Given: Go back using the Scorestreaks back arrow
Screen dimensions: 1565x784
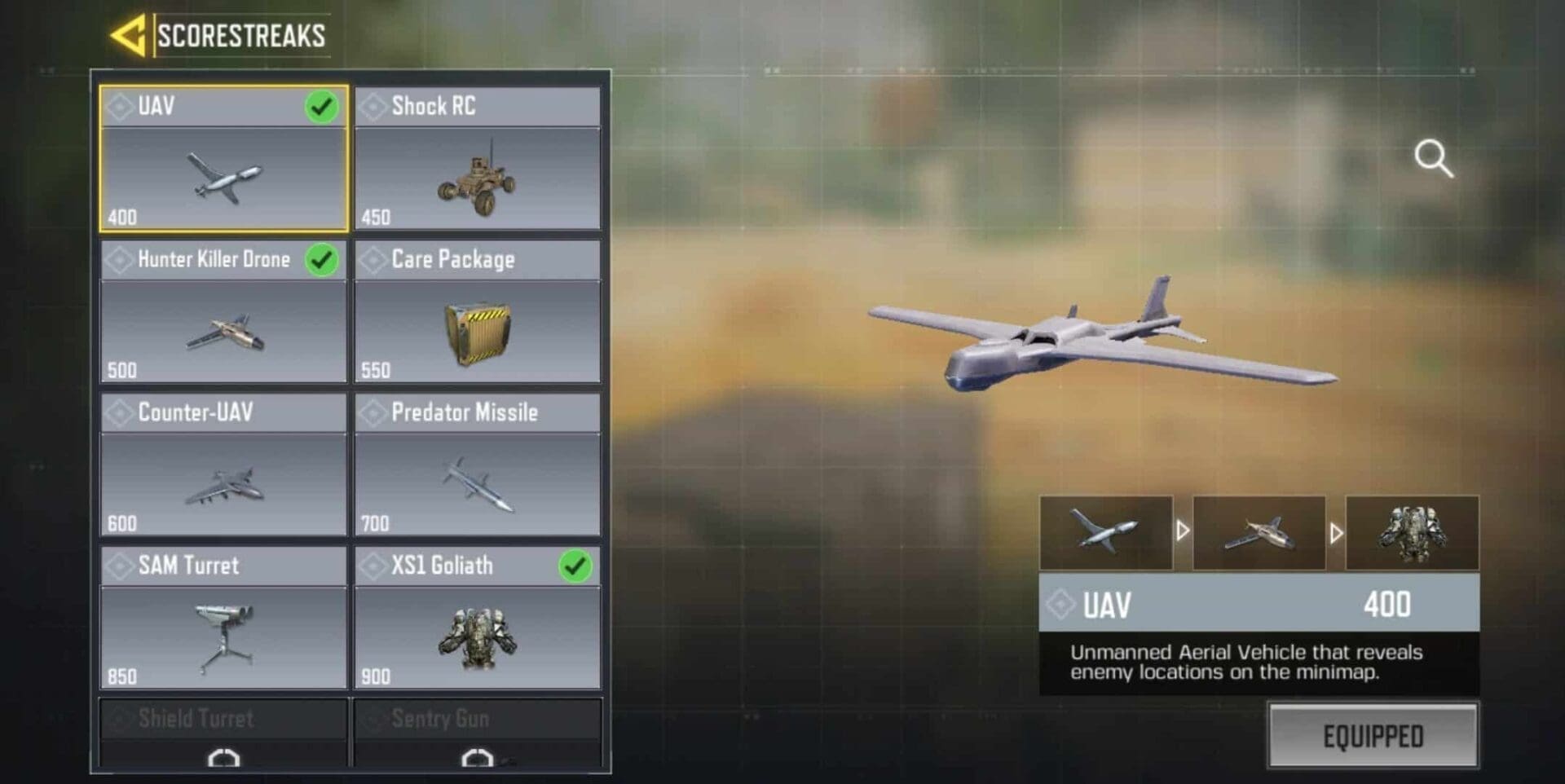Looking at the screenshot, I should 130,33.
